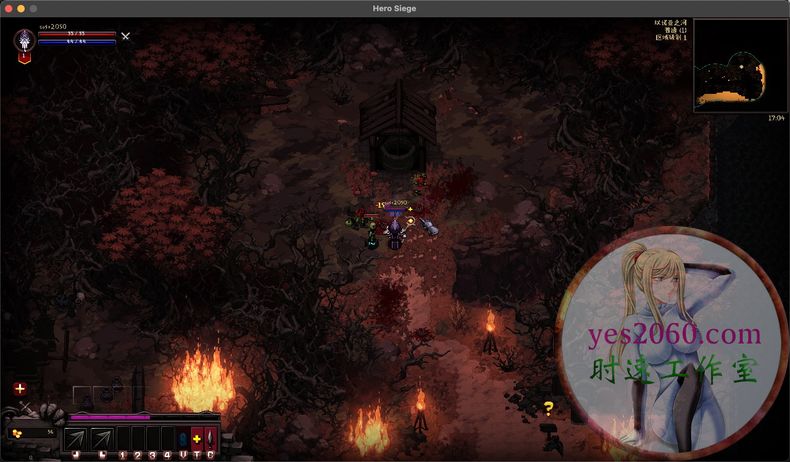Minimize the Hero Siege window
Screen dimensions: 790x462
(x=20, y=8)
